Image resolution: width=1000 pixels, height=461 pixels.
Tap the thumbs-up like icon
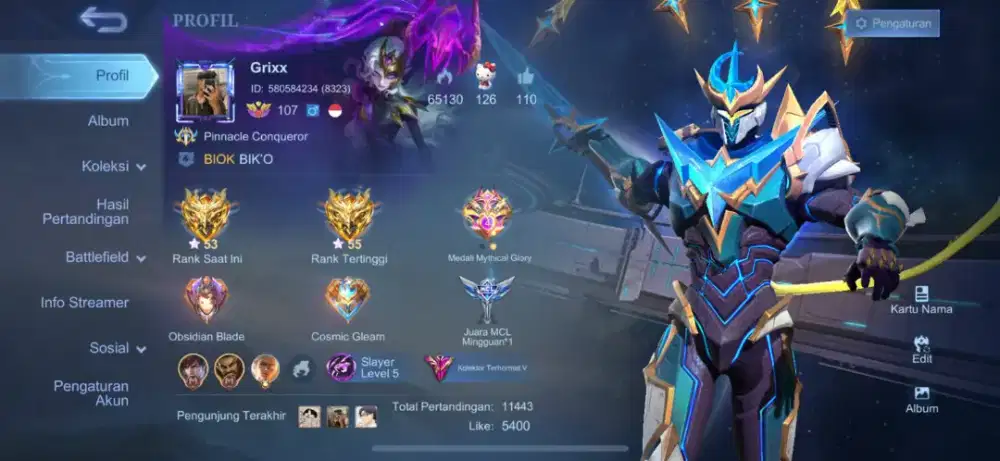526,76
